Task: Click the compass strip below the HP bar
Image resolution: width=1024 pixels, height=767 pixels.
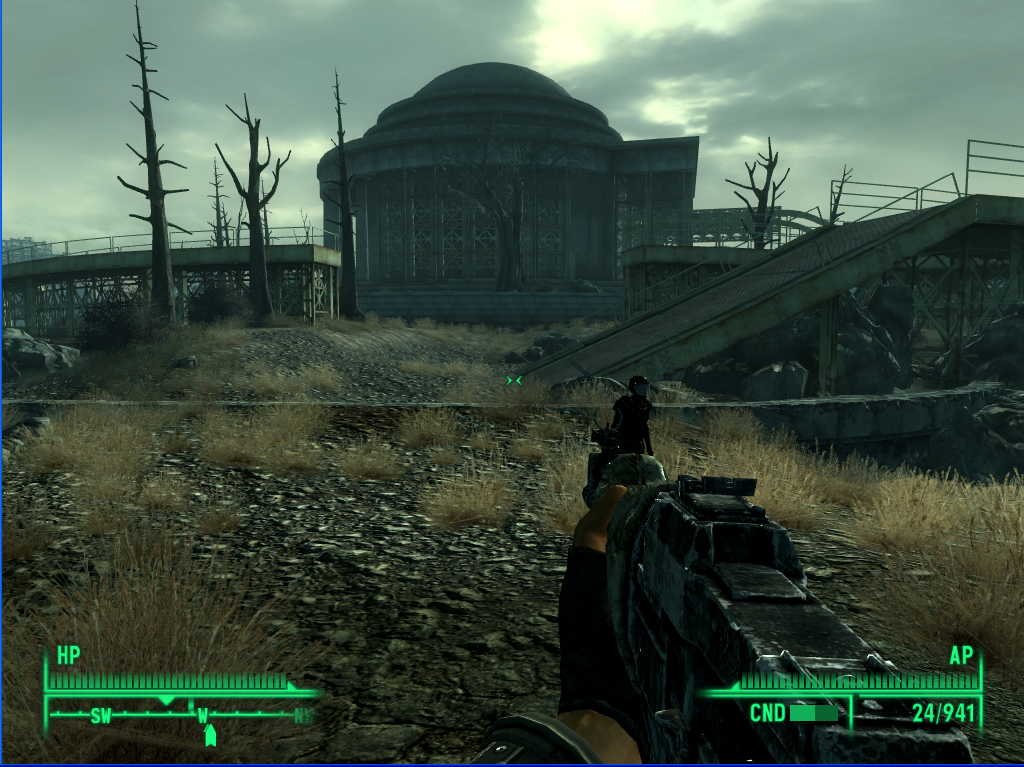Action: (180, 714)
